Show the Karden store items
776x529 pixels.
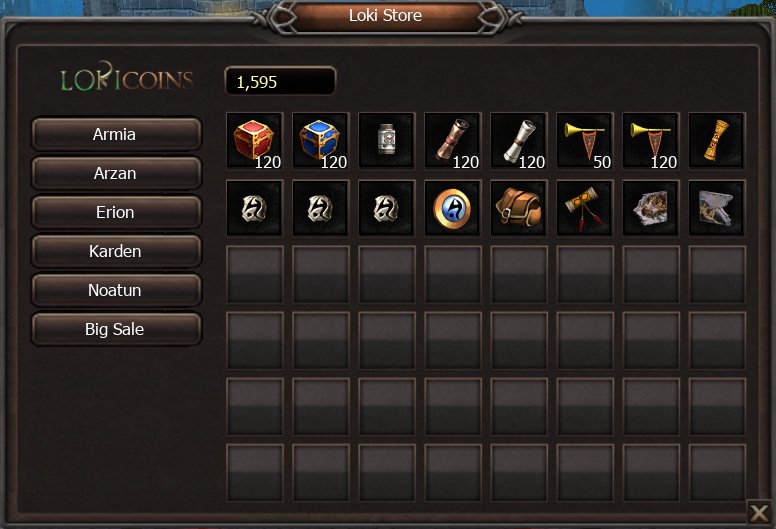(x=116, y=251)
